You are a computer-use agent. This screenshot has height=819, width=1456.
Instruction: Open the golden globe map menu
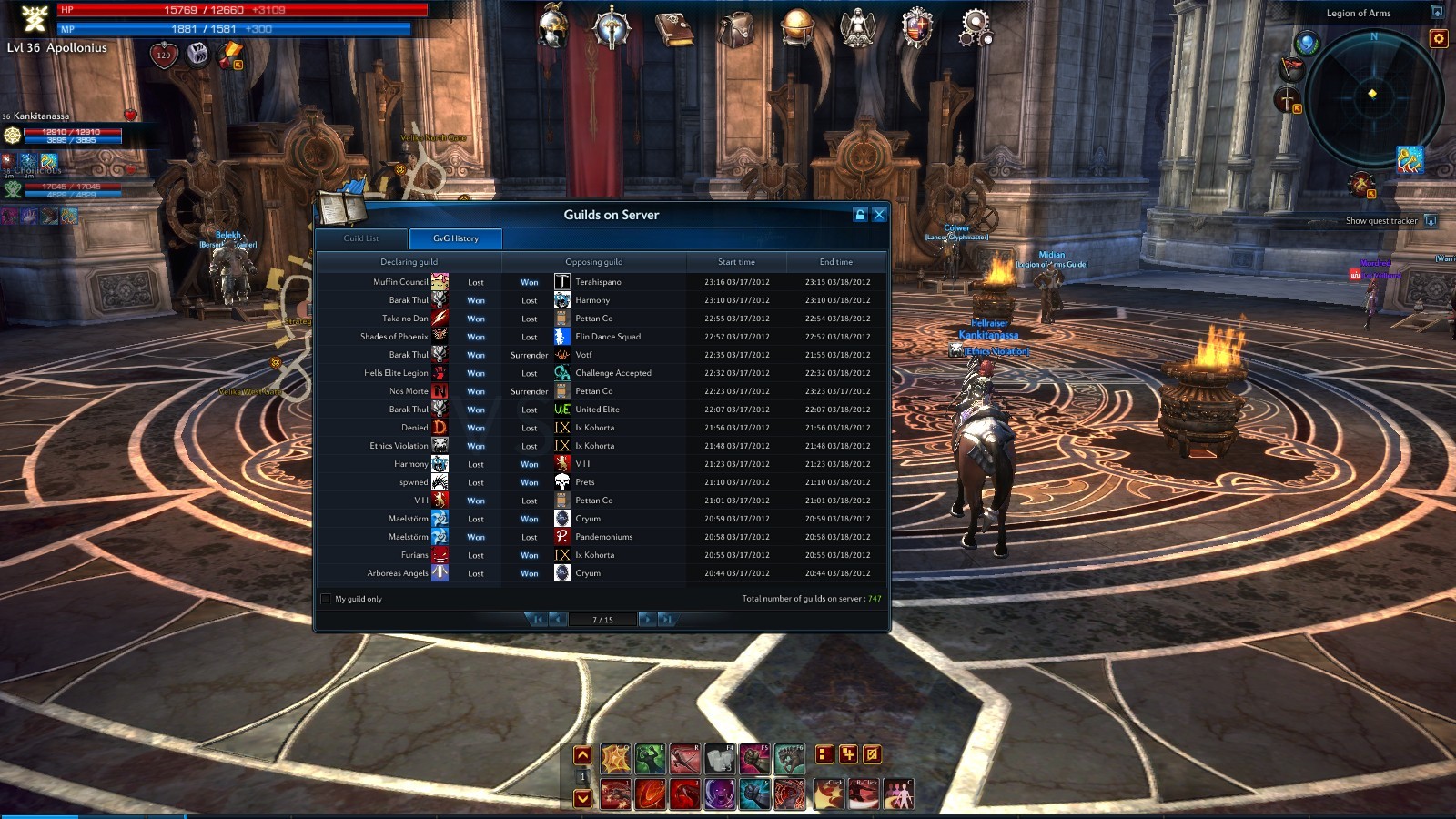click(x=797, y=27)
